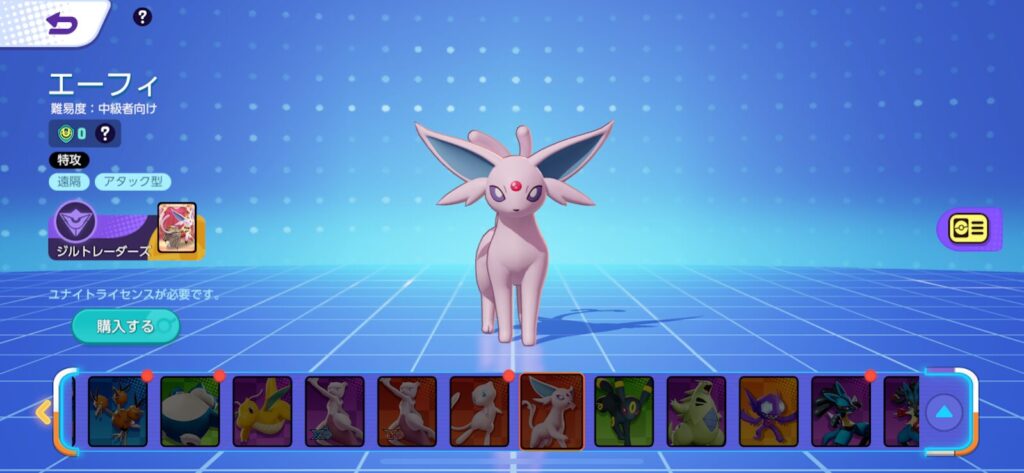The height and width of the screenshot is (473, 1024).
Task: View the Holowear card thumbnail
Action: (x=177, y=228)
